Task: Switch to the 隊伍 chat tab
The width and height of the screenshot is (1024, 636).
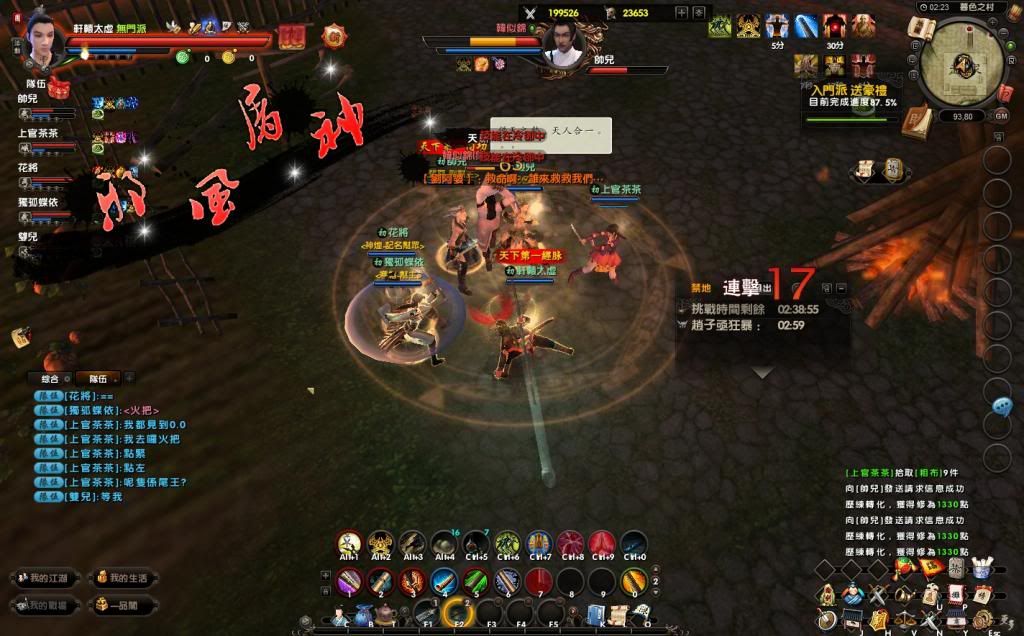Action: point(98,378)
